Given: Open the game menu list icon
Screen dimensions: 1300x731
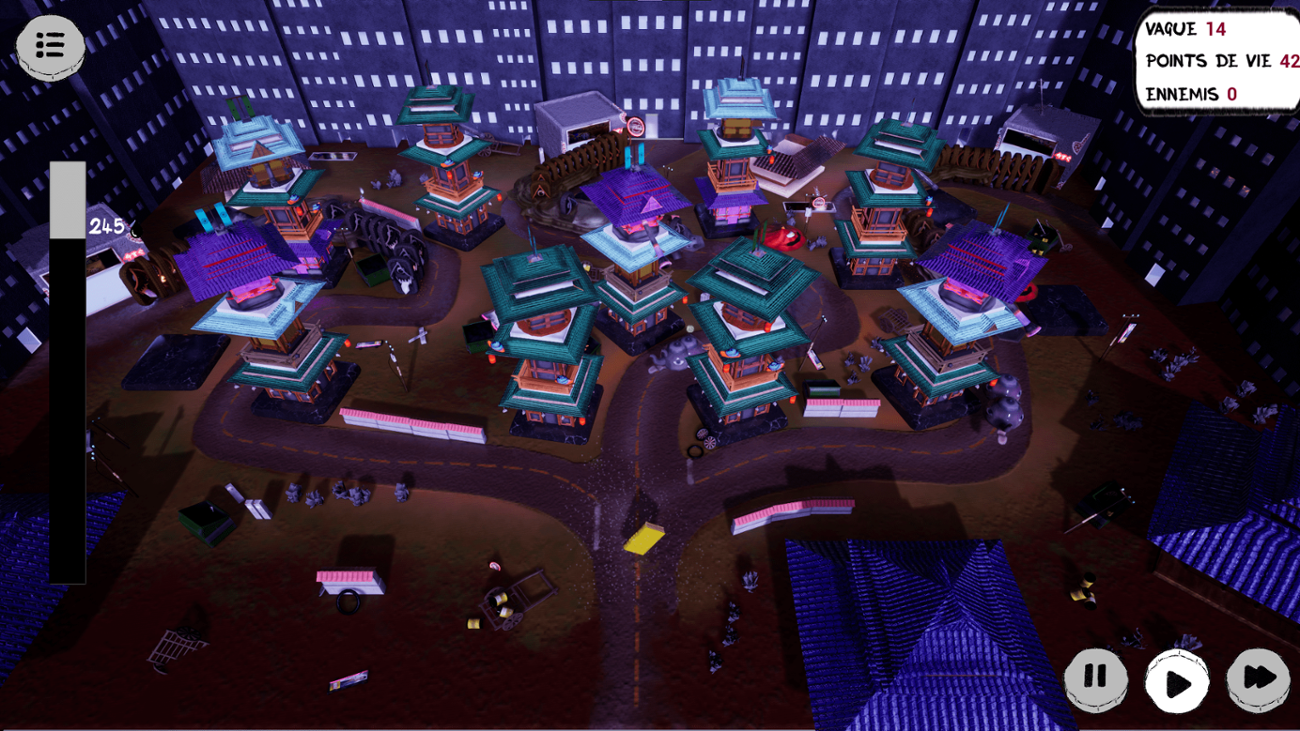Looking at the screenshot, I should pyautogui.click(x=48, y=45).
